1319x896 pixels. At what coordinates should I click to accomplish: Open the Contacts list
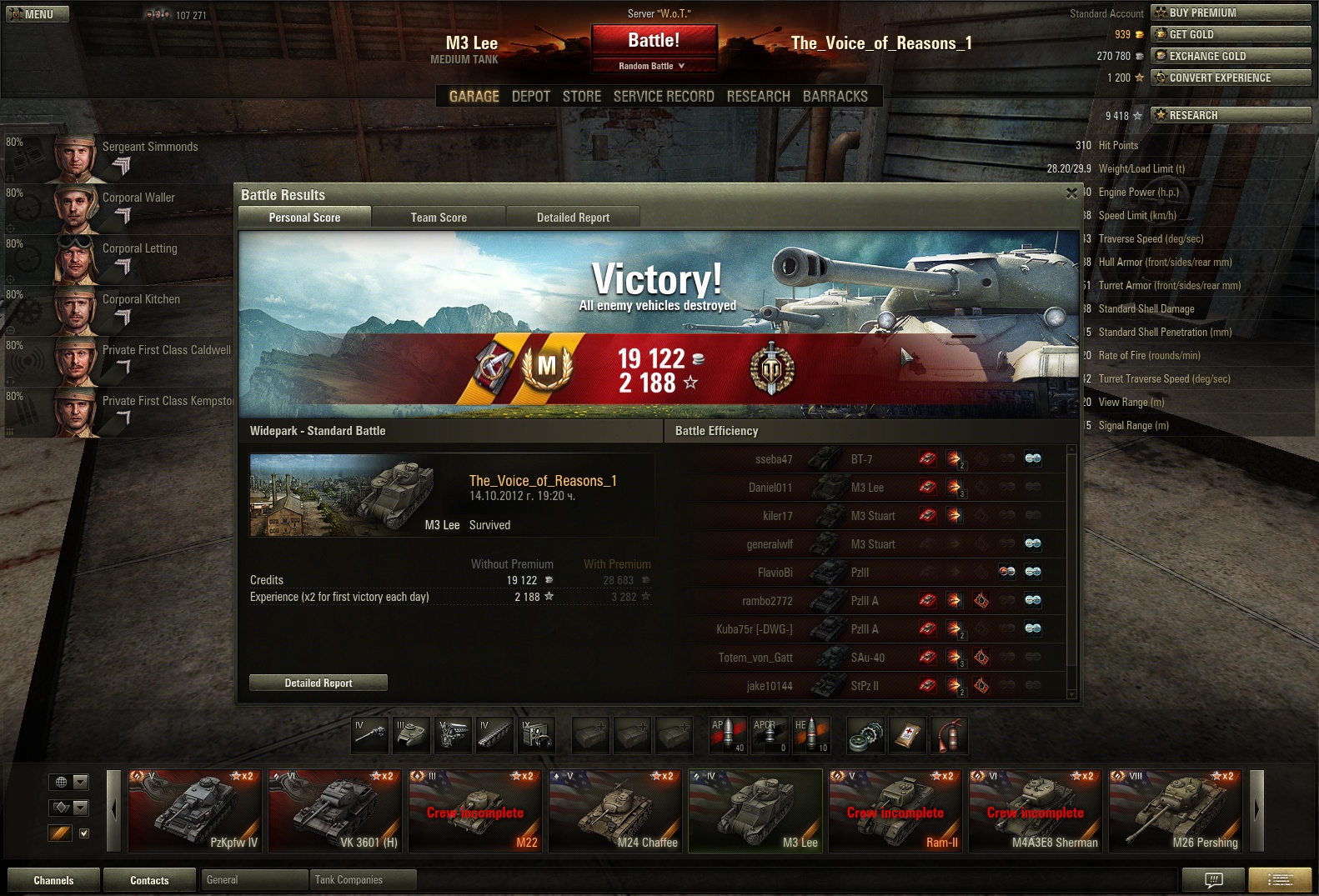(149, 880)
